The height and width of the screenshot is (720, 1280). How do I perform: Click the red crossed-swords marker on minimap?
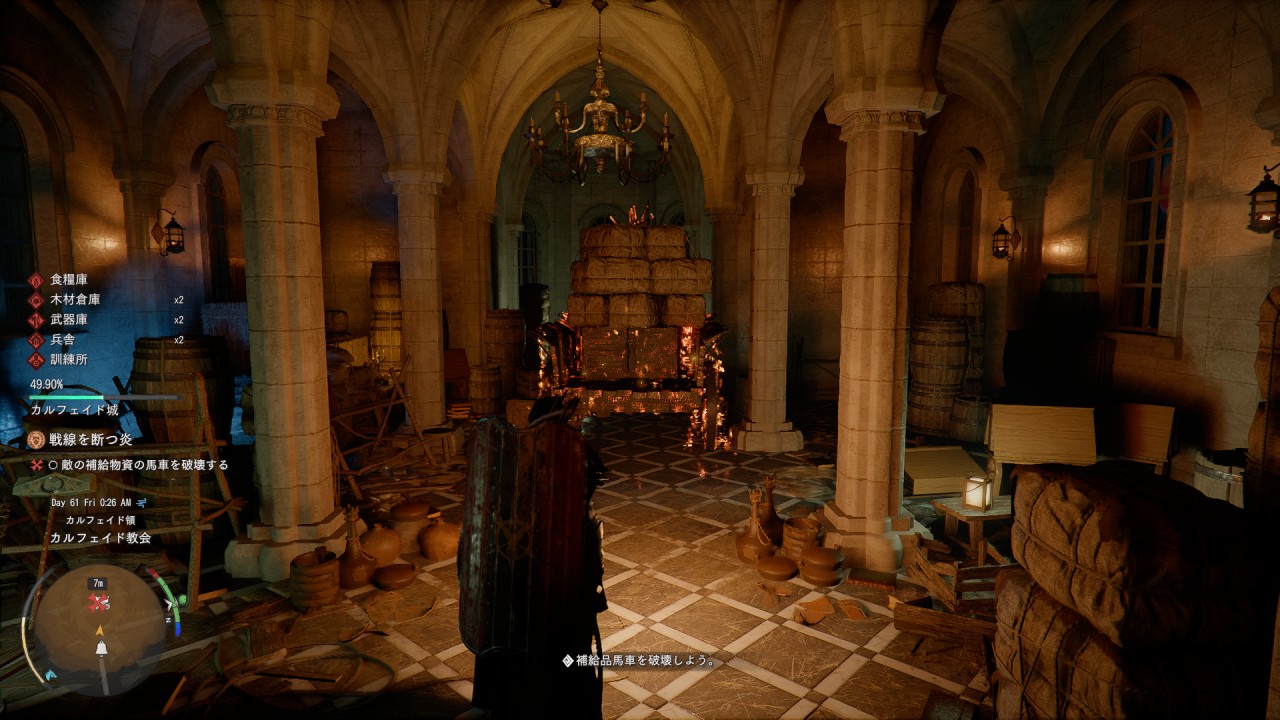98,602
